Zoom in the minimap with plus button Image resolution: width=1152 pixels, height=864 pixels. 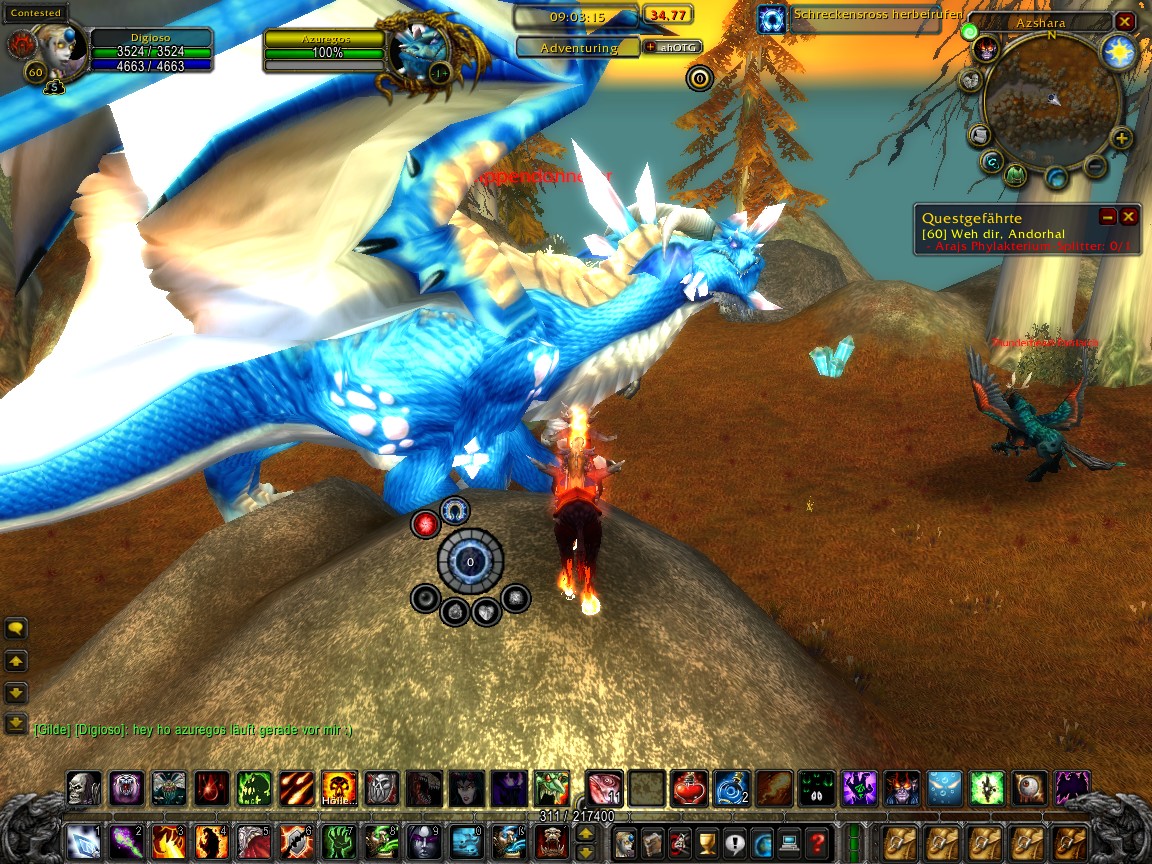(1121, 139)
